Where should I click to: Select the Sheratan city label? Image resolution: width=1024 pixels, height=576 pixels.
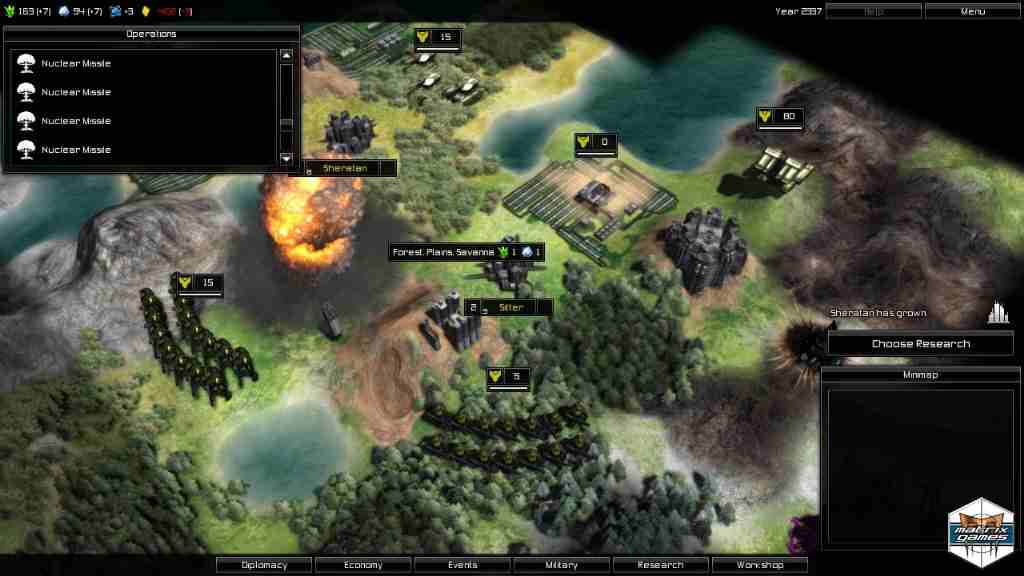345,168
